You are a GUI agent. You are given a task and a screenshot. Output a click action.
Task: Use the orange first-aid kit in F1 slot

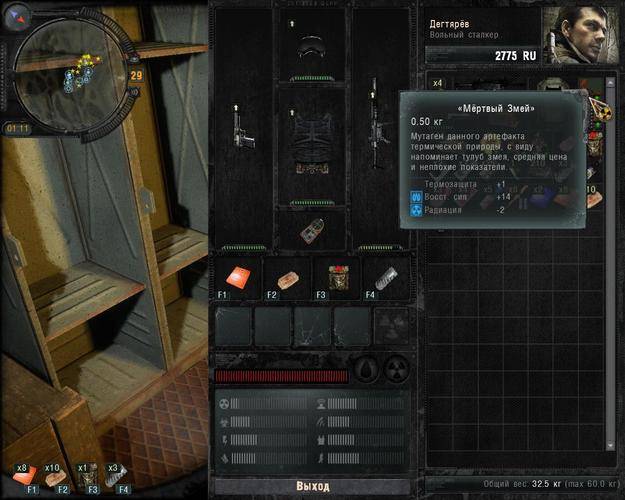click(235, 277)
